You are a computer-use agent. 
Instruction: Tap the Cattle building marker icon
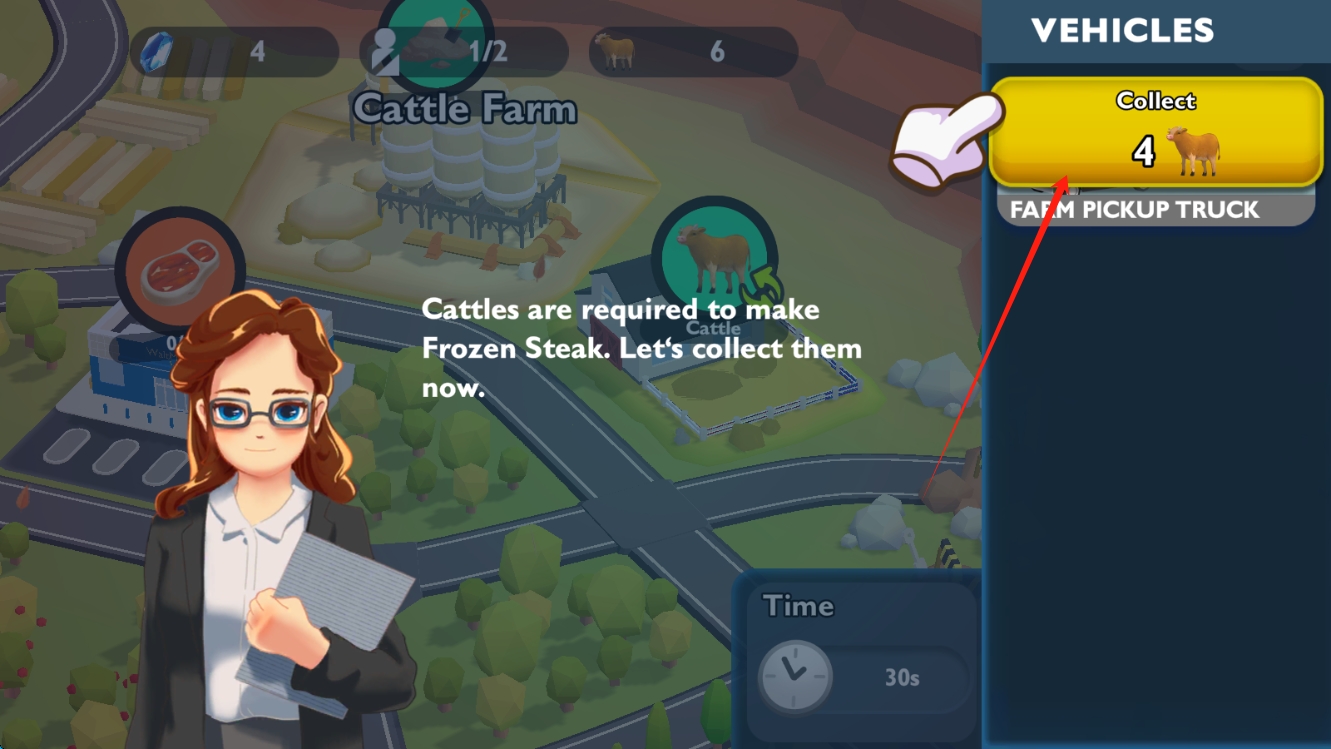713,259
